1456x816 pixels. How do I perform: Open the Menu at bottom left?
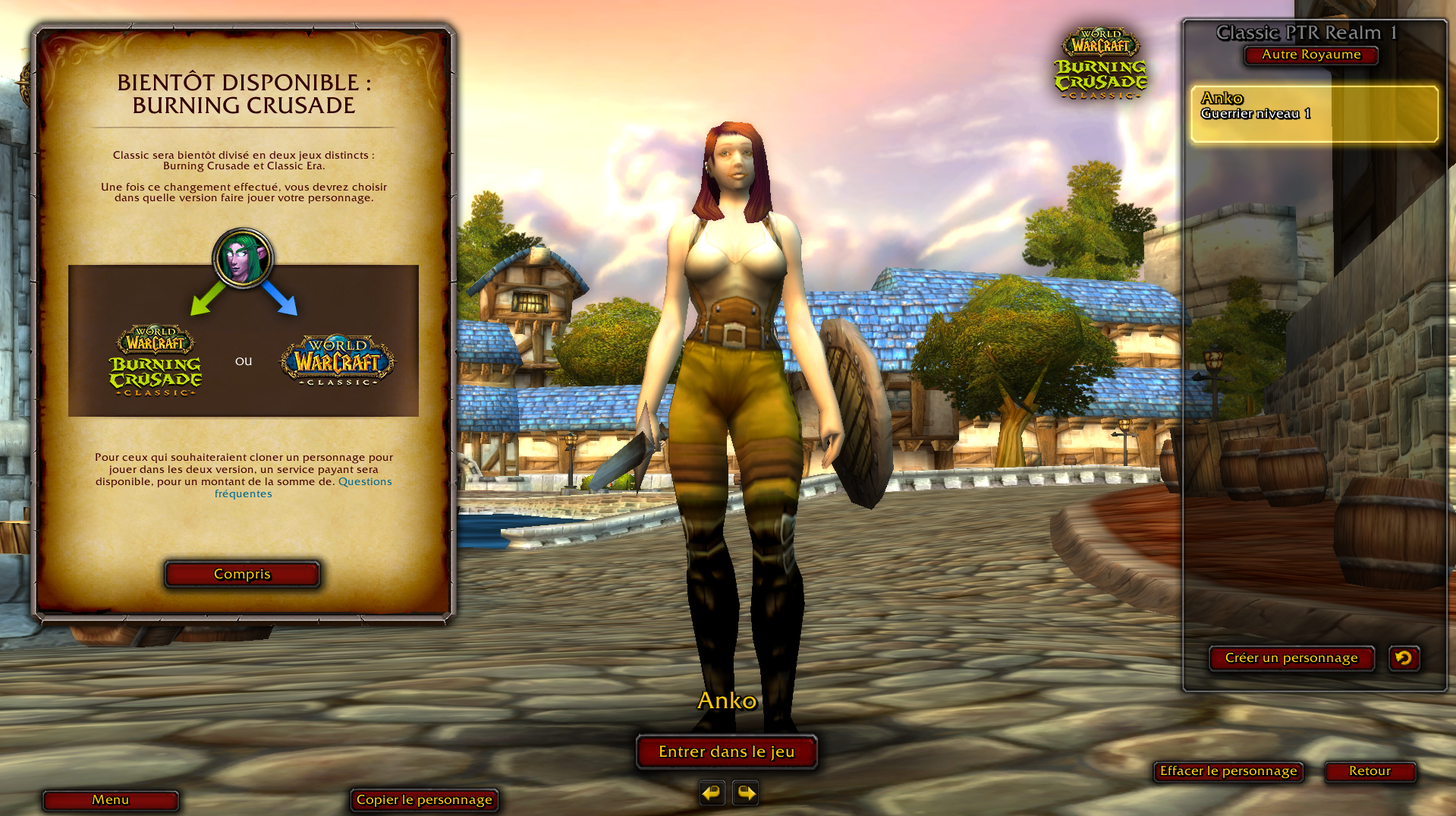click(110, 799)
